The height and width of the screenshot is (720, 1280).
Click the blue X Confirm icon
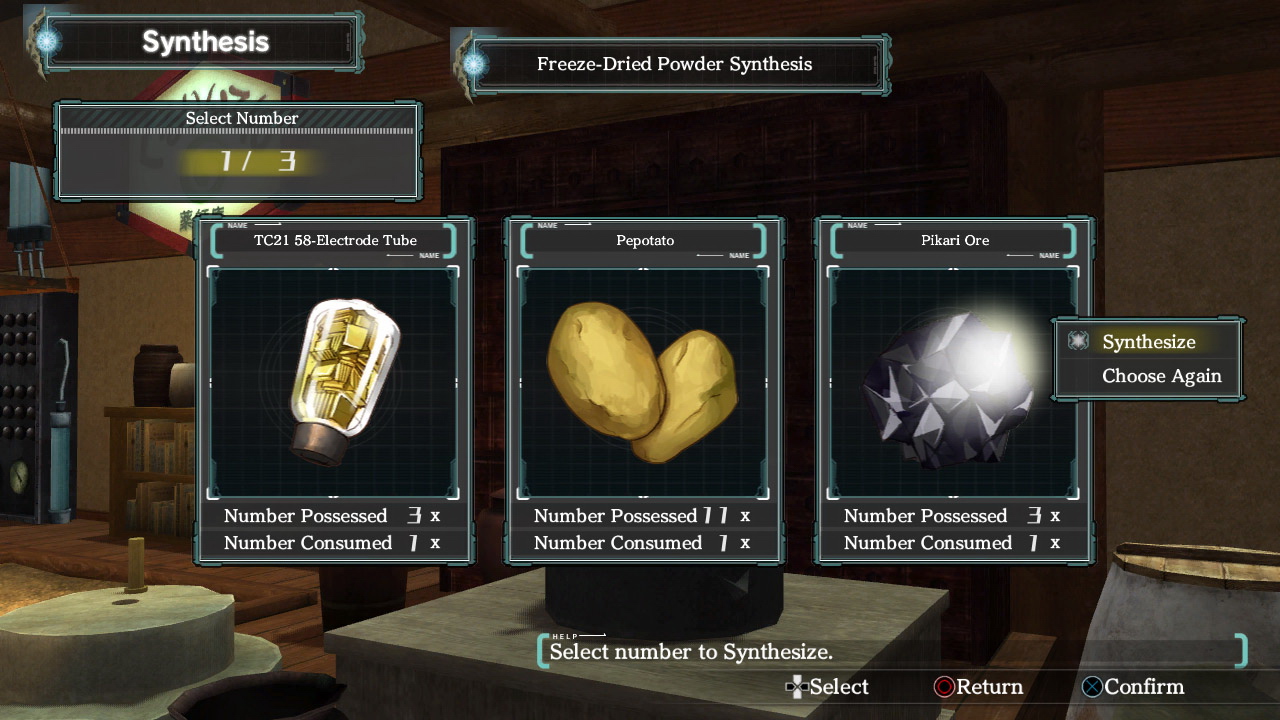[x=1092, y=687]
